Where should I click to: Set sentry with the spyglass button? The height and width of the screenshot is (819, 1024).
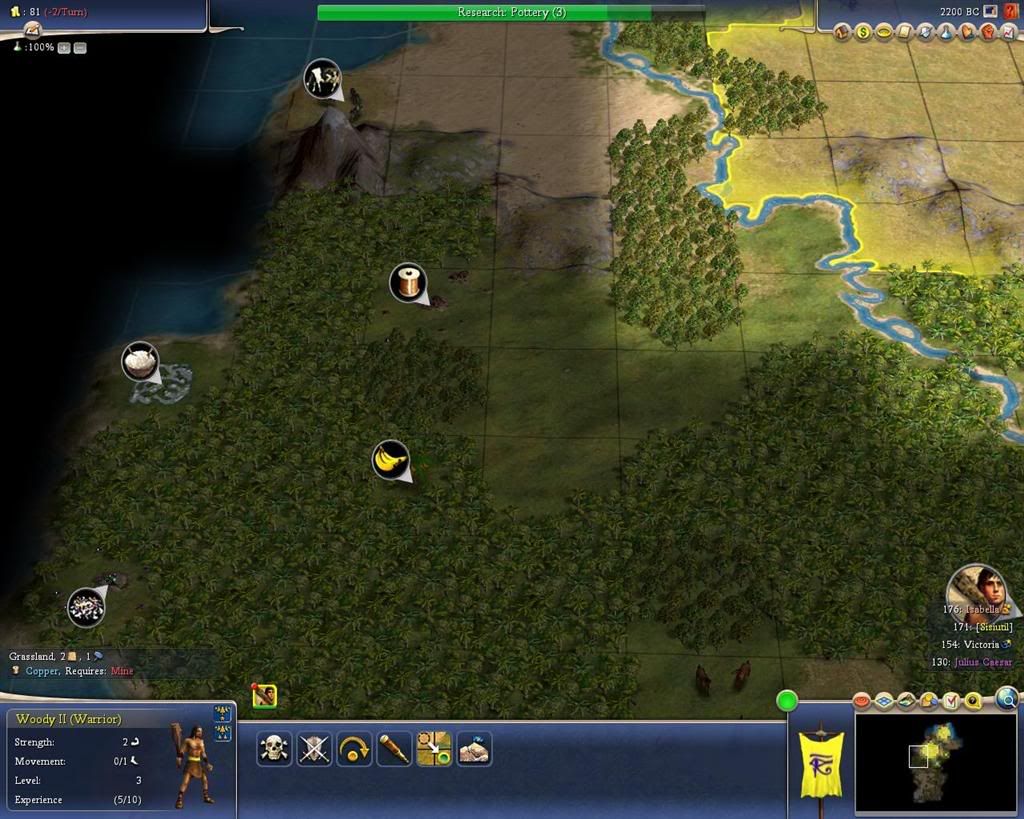[394, 749]
